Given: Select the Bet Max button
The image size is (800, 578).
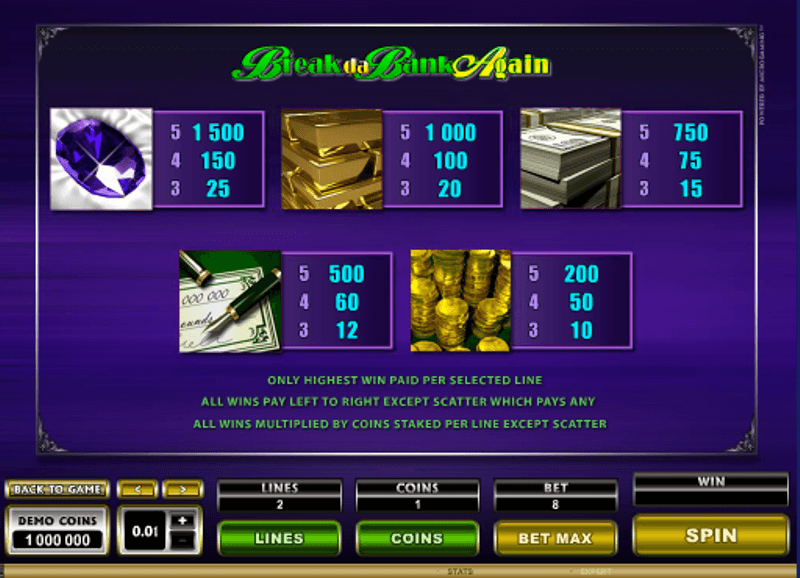Looking at the screenshot, I should point(555,538).
